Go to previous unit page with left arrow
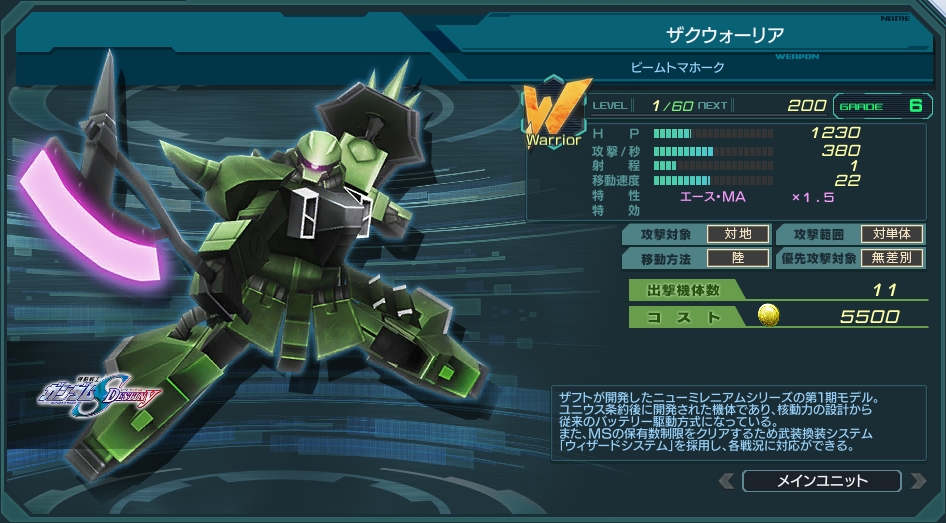 coord(727,481)
